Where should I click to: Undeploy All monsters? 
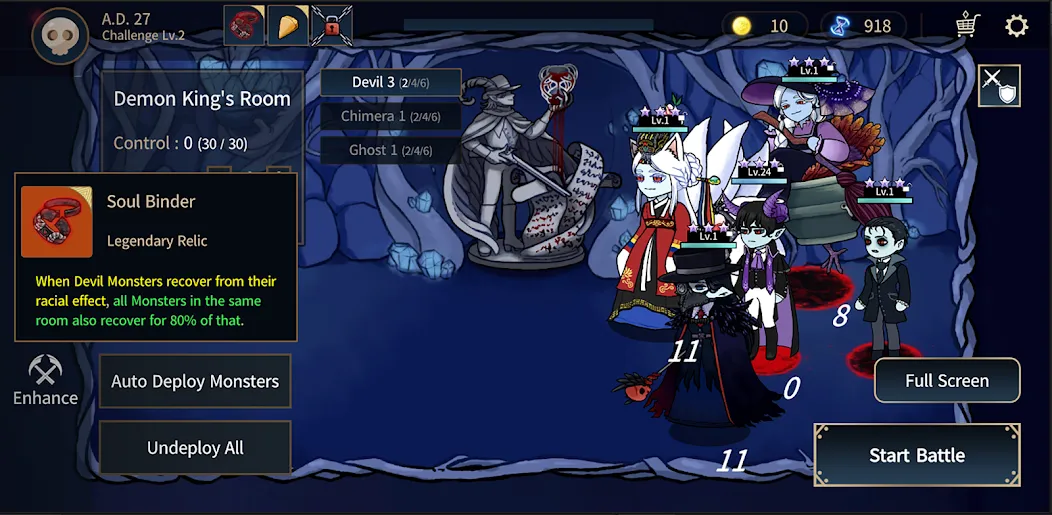[195, 448]
